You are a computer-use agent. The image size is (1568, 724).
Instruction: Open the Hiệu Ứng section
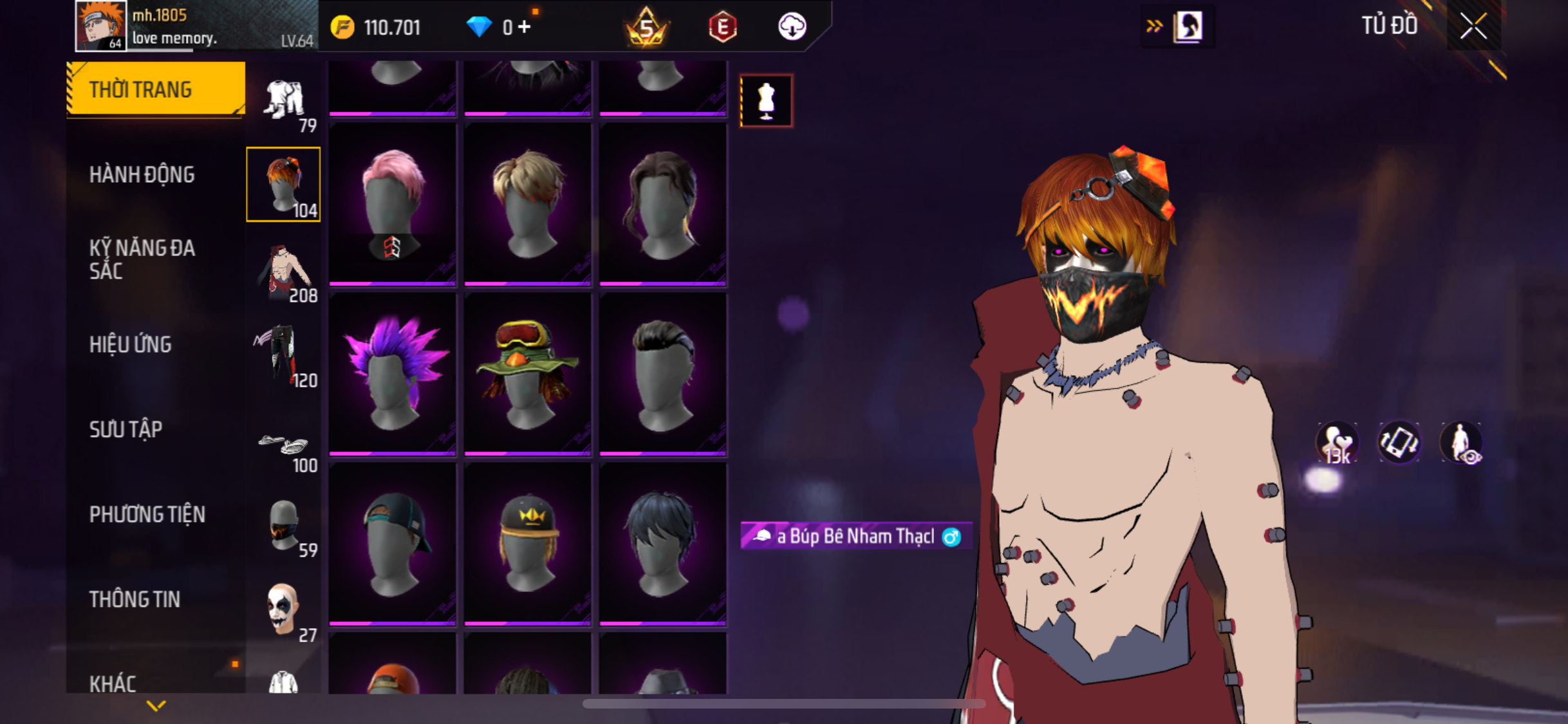coord(131,344)
